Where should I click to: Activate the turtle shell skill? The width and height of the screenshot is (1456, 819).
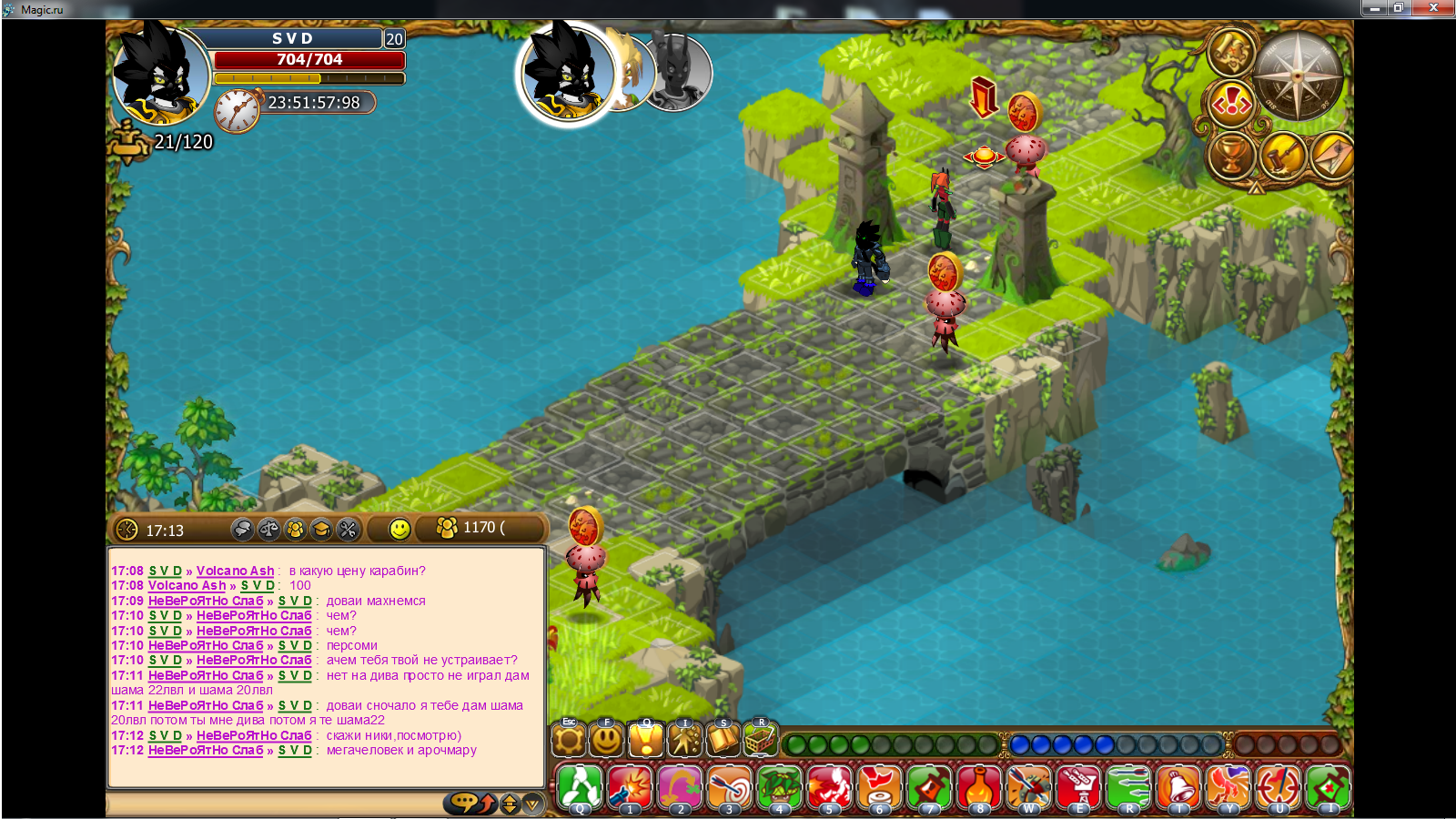pos(780,787)
